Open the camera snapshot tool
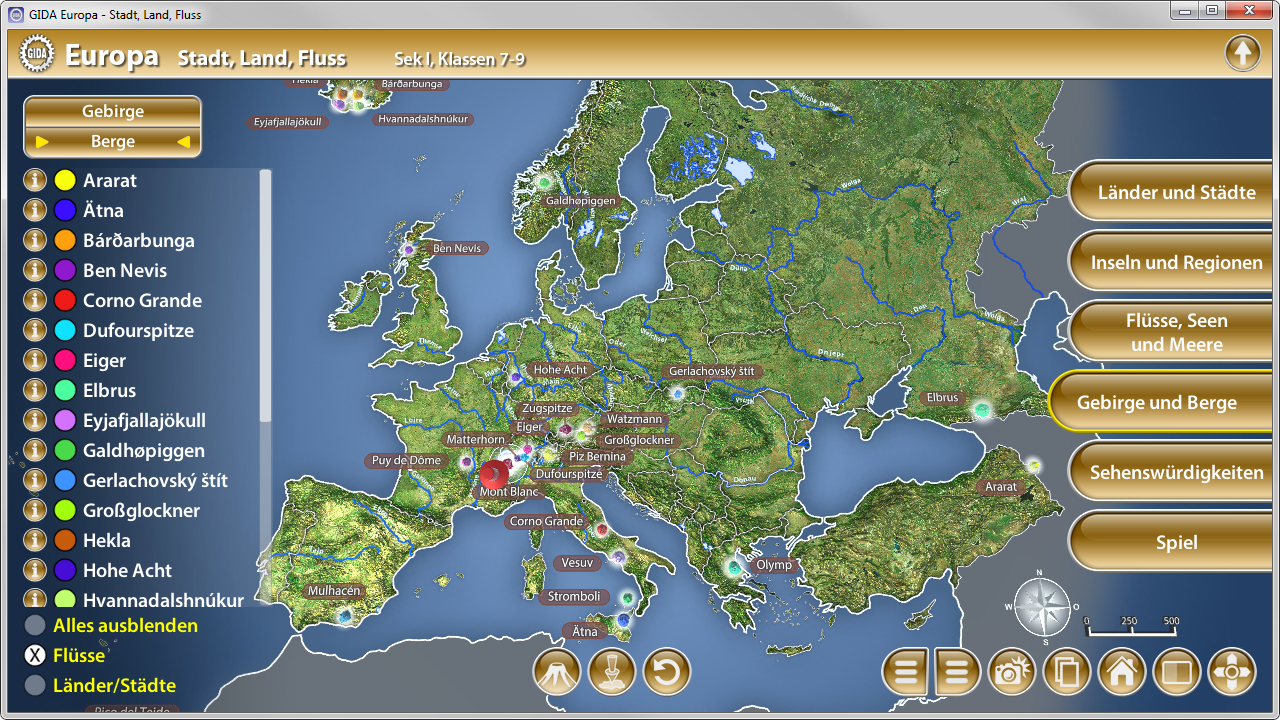1280x720 pixels. click(x=1012, y=672)
